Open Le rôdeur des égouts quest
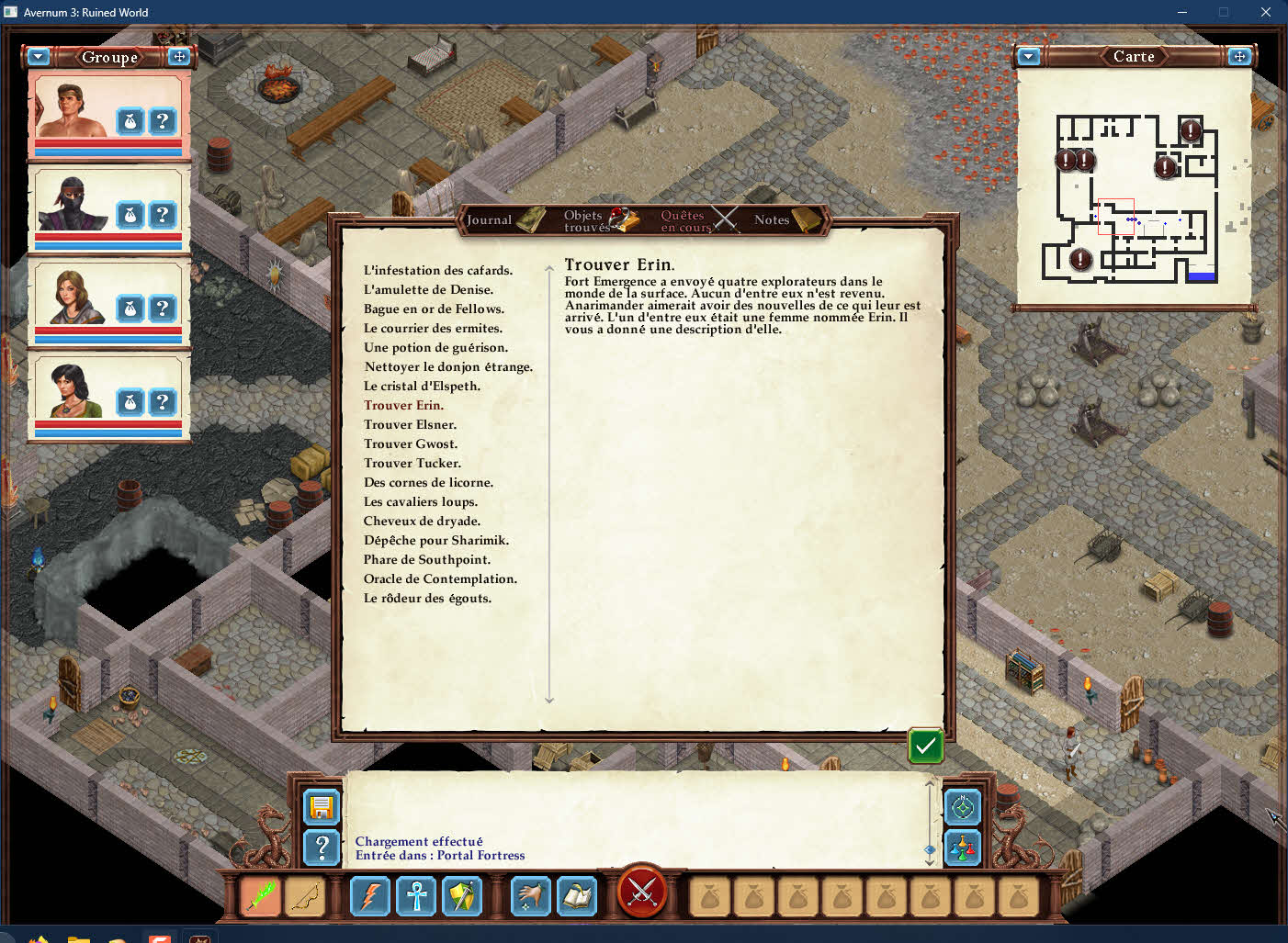Screen dimensions: 1288x943 tap(427, 598)
